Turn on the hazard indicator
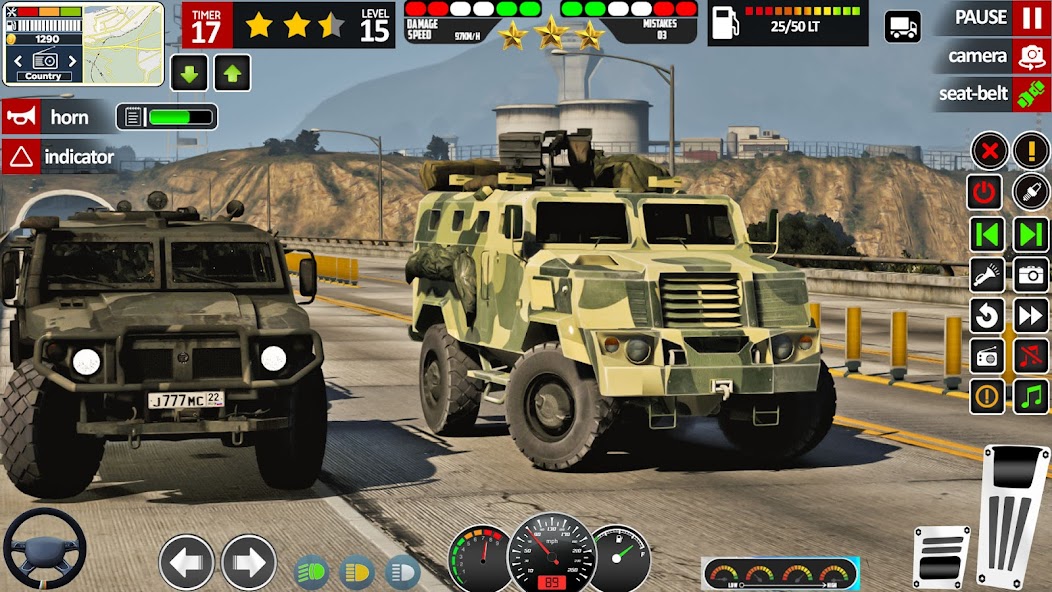 tap(60, 157)
